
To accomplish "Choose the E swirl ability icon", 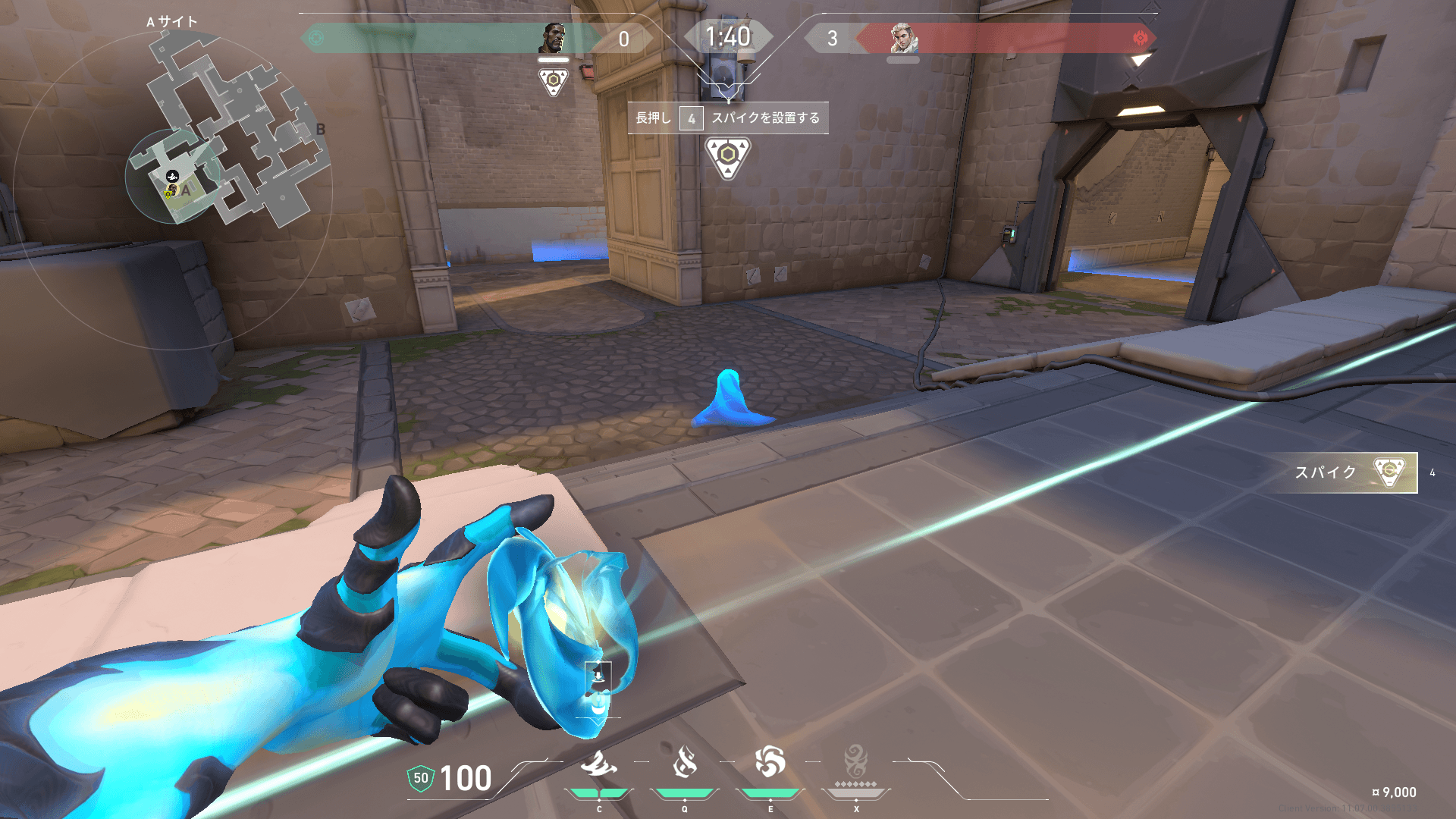I will pos(770,762).
